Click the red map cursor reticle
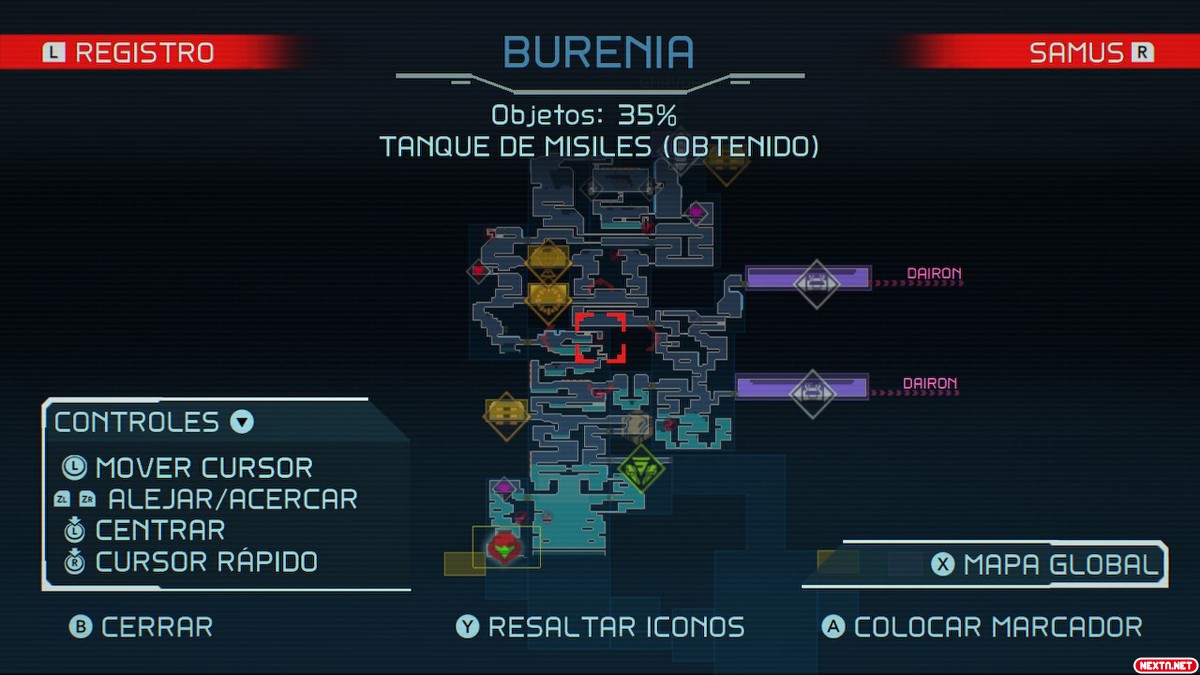 coord(600,337)
